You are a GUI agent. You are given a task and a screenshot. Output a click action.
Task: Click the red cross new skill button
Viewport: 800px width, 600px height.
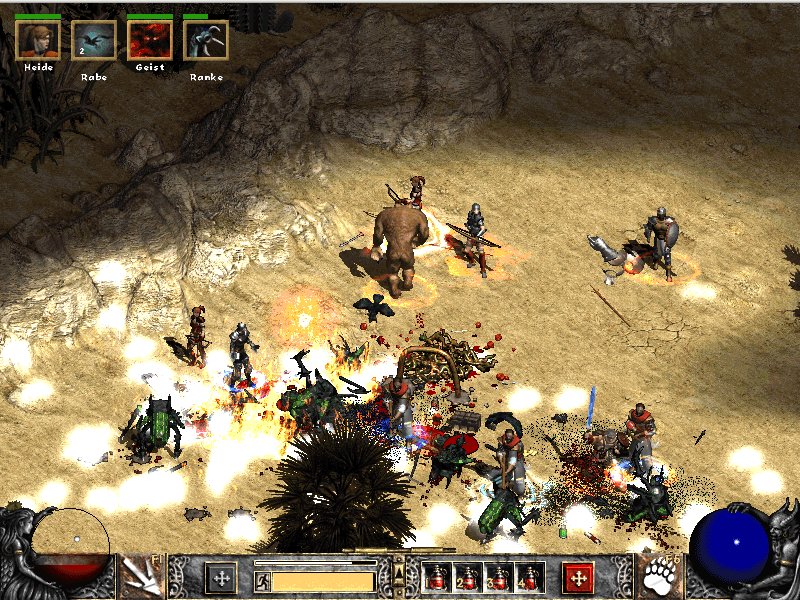tap(578, 577)
